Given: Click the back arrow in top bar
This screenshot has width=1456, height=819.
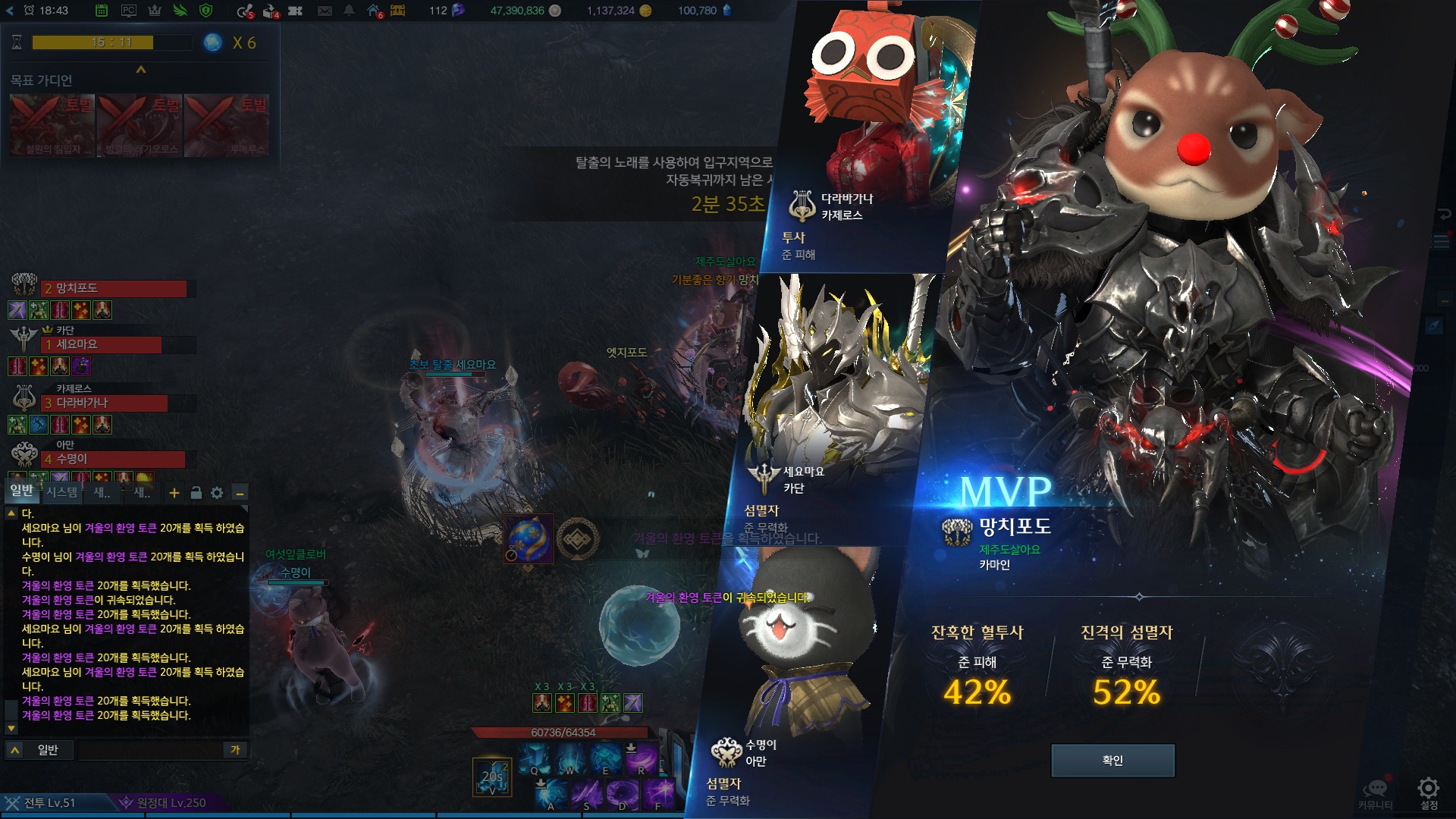Looking at the screenshot, I should [10, 11].
